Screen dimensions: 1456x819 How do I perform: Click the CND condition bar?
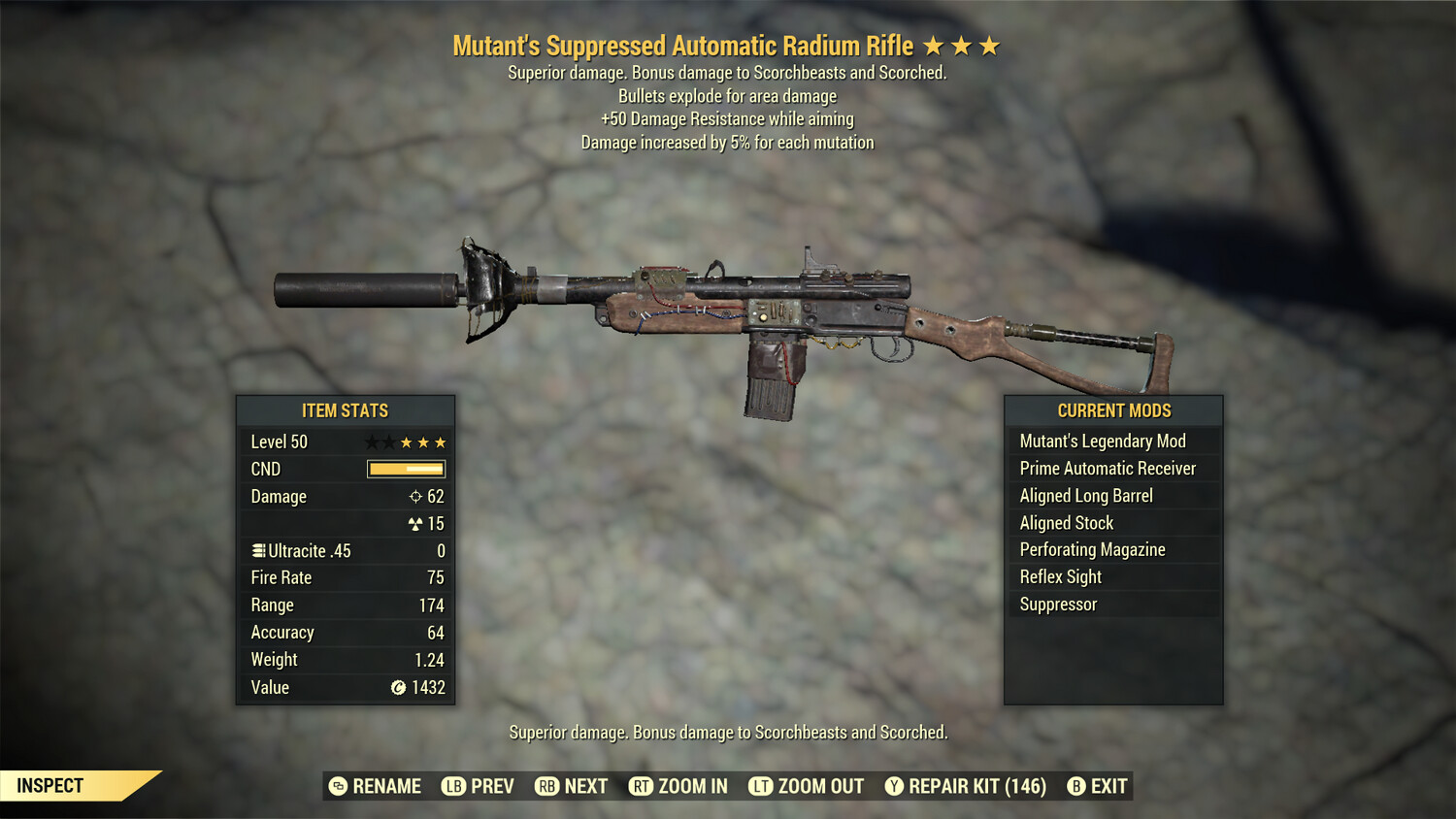pyautogui.click(x=405, y=469)
